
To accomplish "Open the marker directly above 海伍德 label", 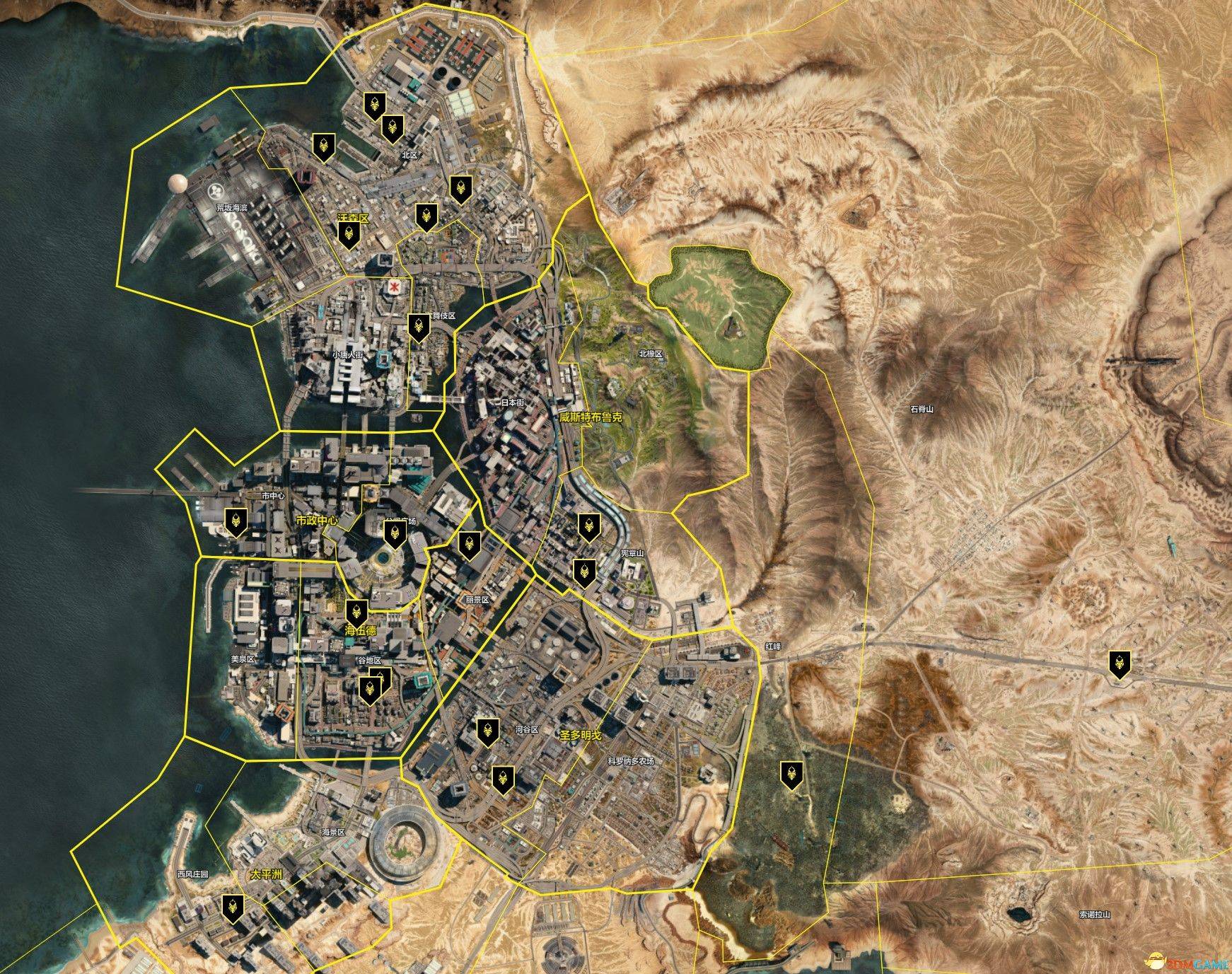I will 356,612.
